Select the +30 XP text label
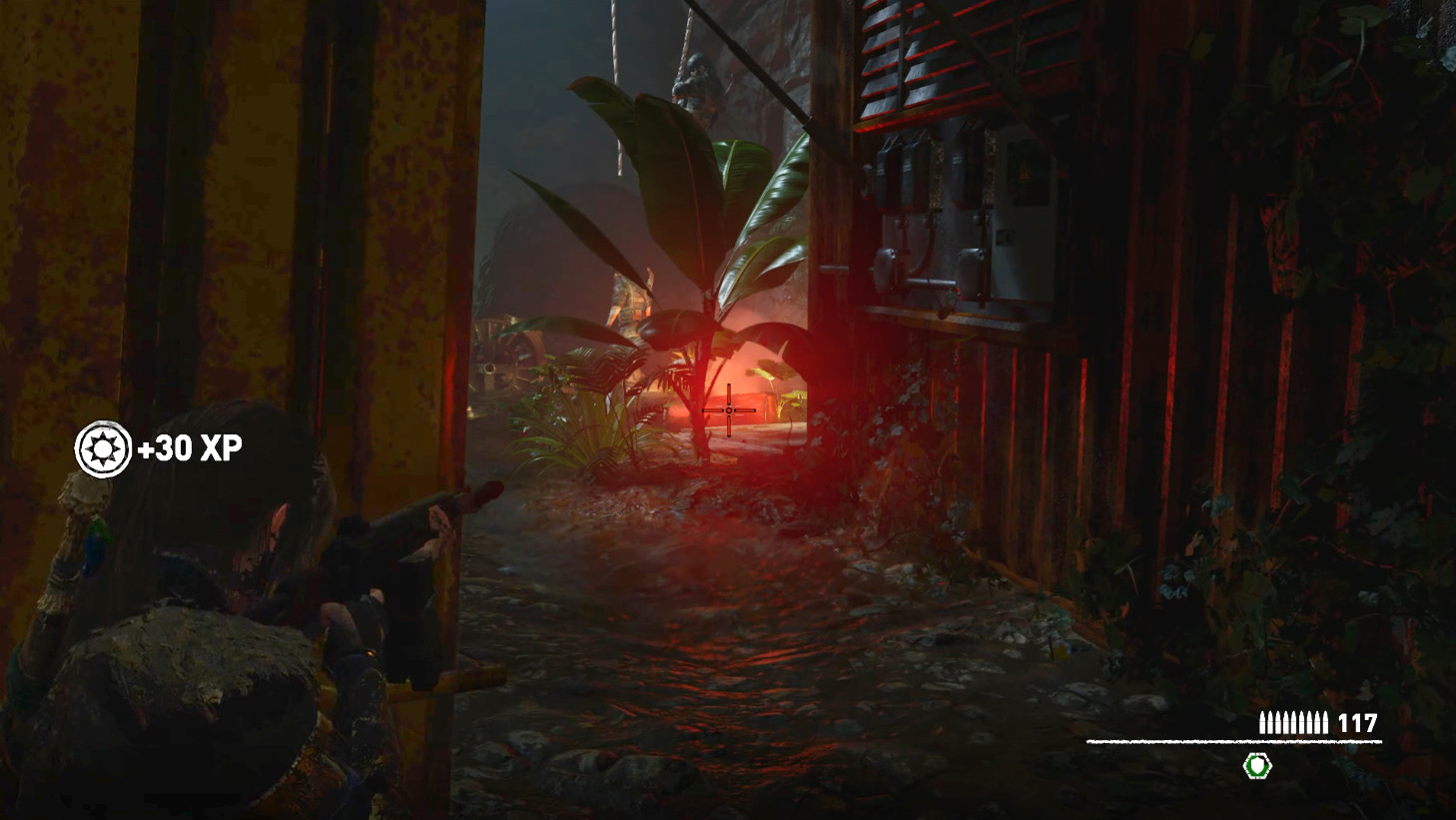This screenshot has width=1456, height=820. [192, 449]
